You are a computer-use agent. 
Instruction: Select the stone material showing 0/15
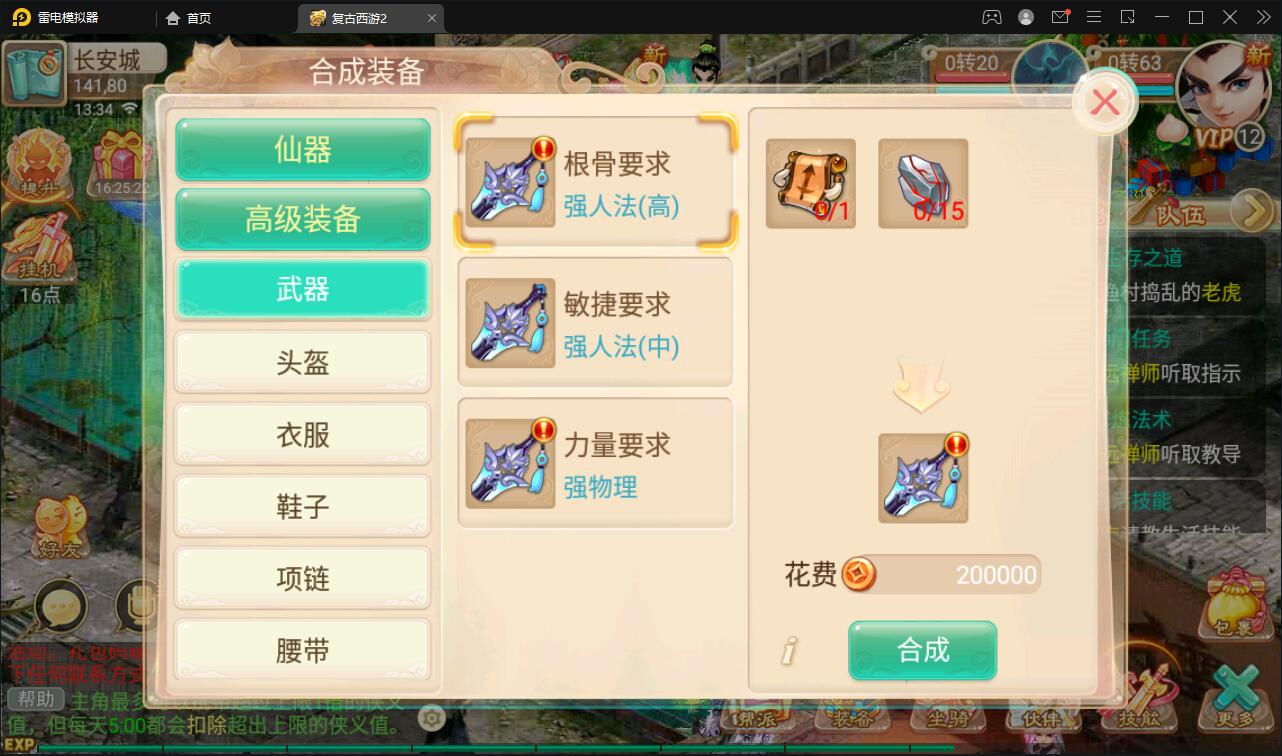922,183
